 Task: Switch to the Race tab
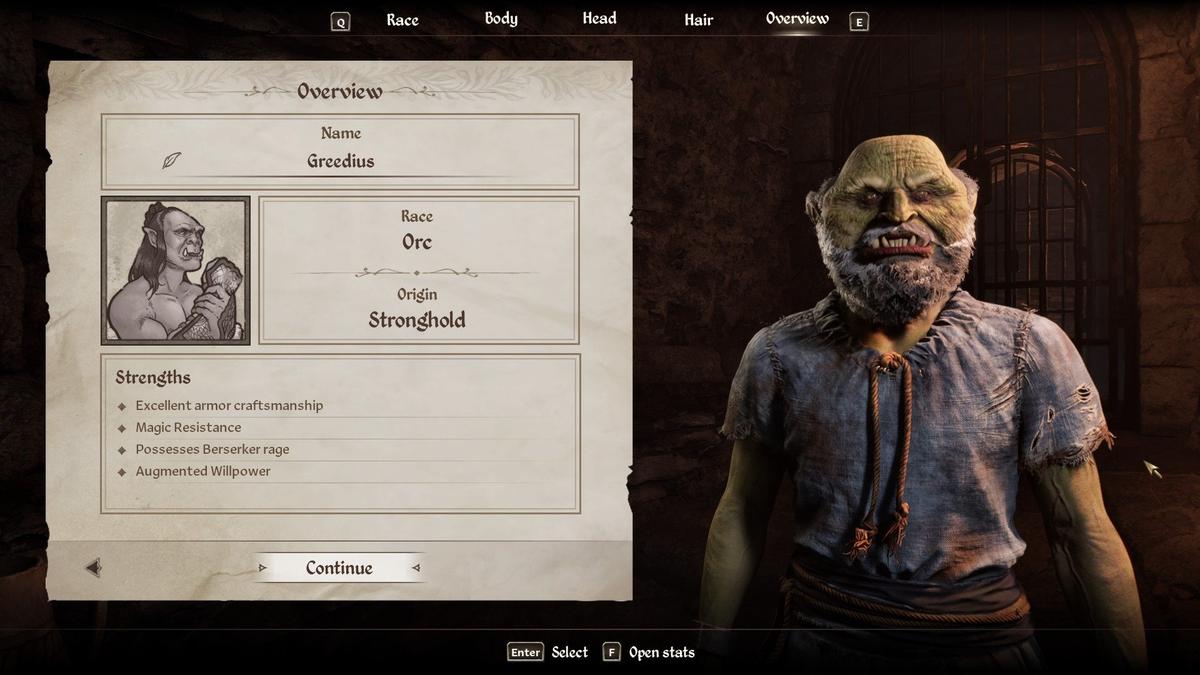402,20
